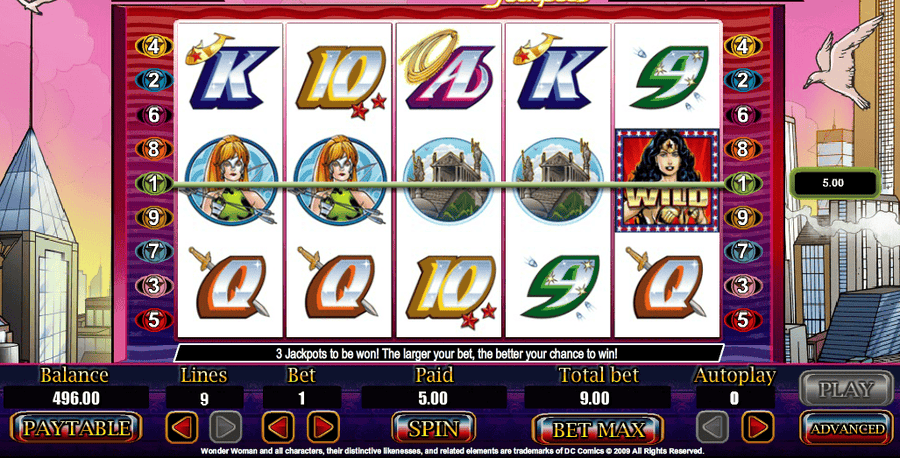Spin the reels with the SPIN button

coord(433,429)
